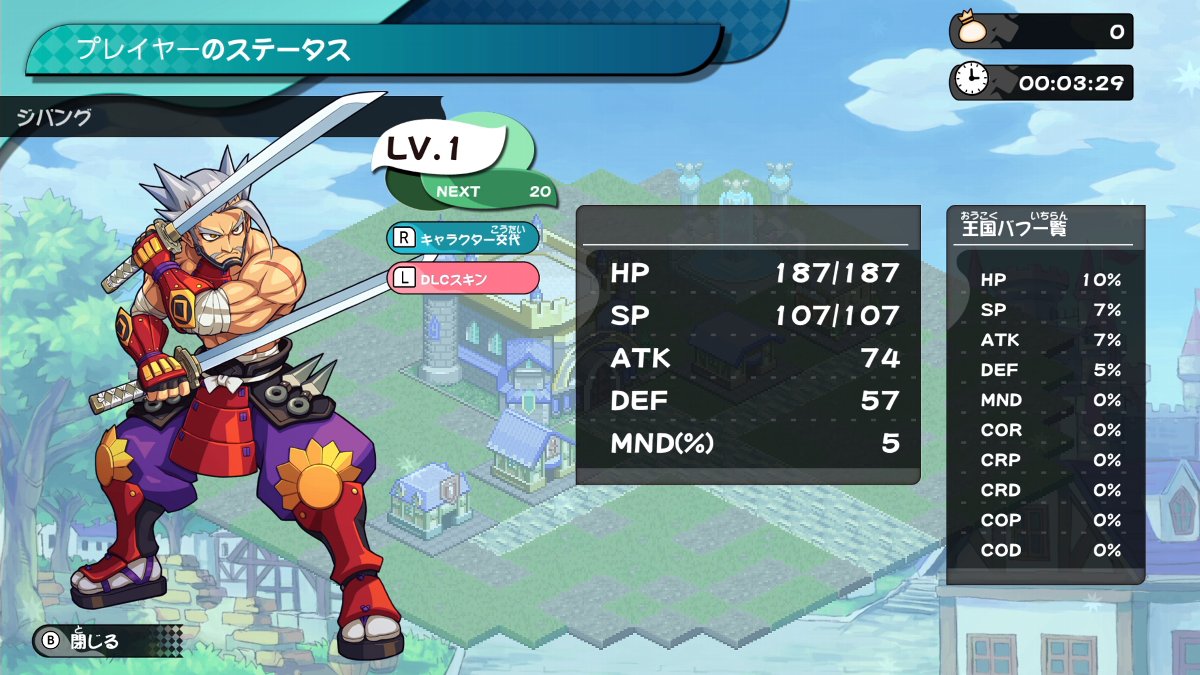
Task: Open the キャラクター交代 character switch button
Action: pyautogui.click(x=463, y=238)
